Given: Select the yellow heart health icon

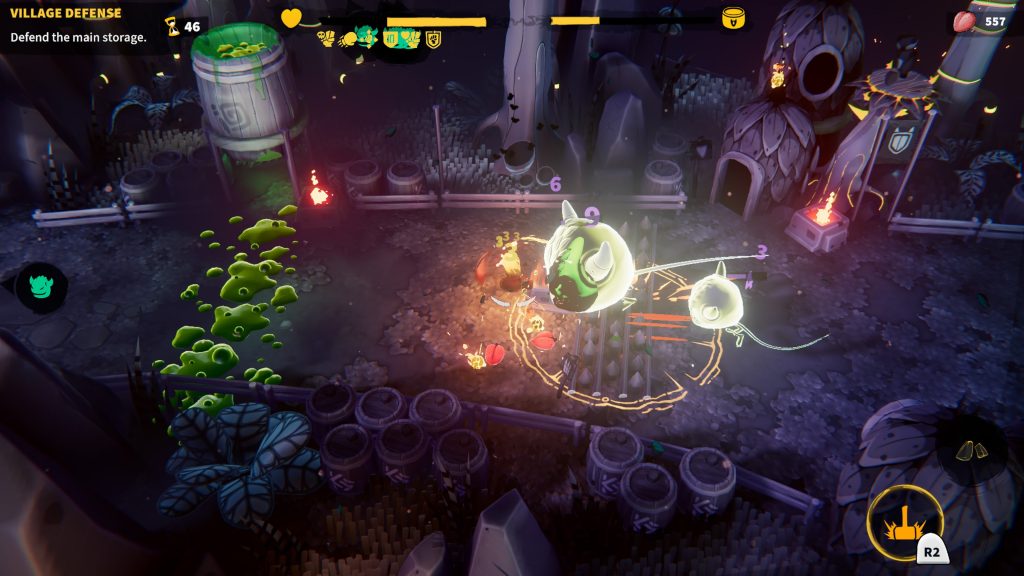Looking at the screenshot, I should [x=291, y=18].
